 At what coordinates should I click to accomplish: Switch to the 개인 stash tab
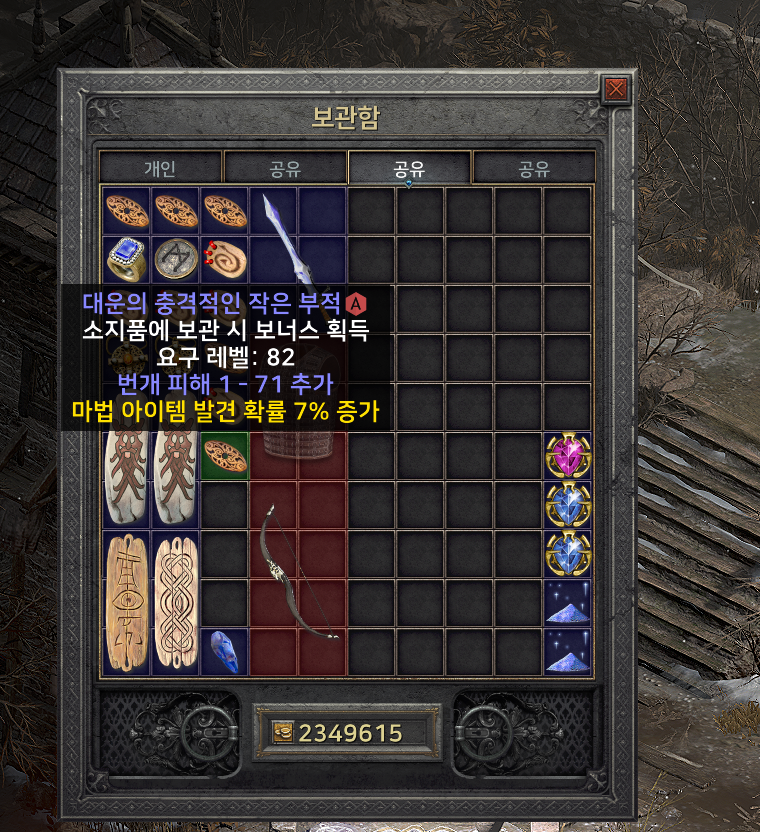pos(159,168)
